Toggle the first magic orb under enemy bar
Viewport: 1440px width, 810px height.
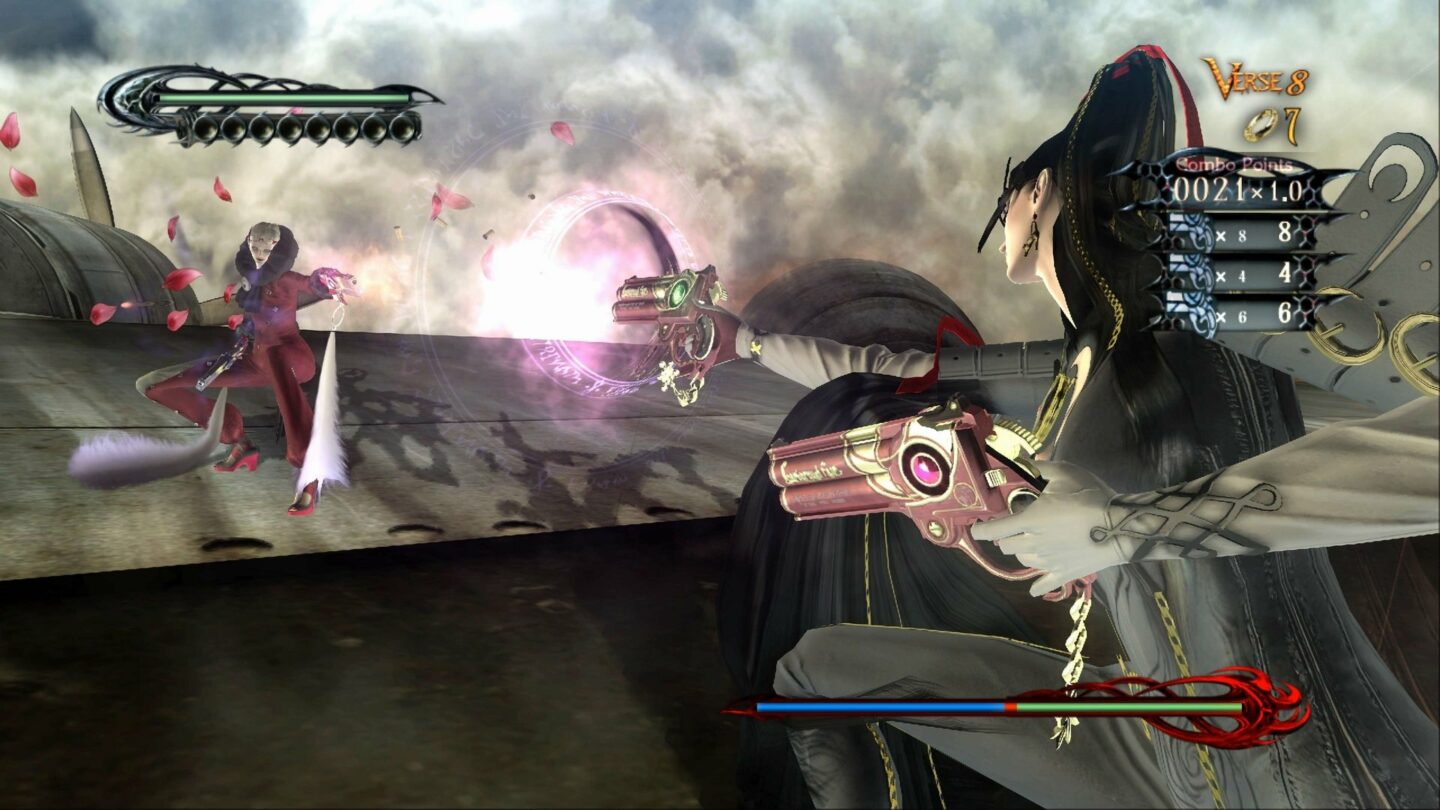(x=206, y=129)
